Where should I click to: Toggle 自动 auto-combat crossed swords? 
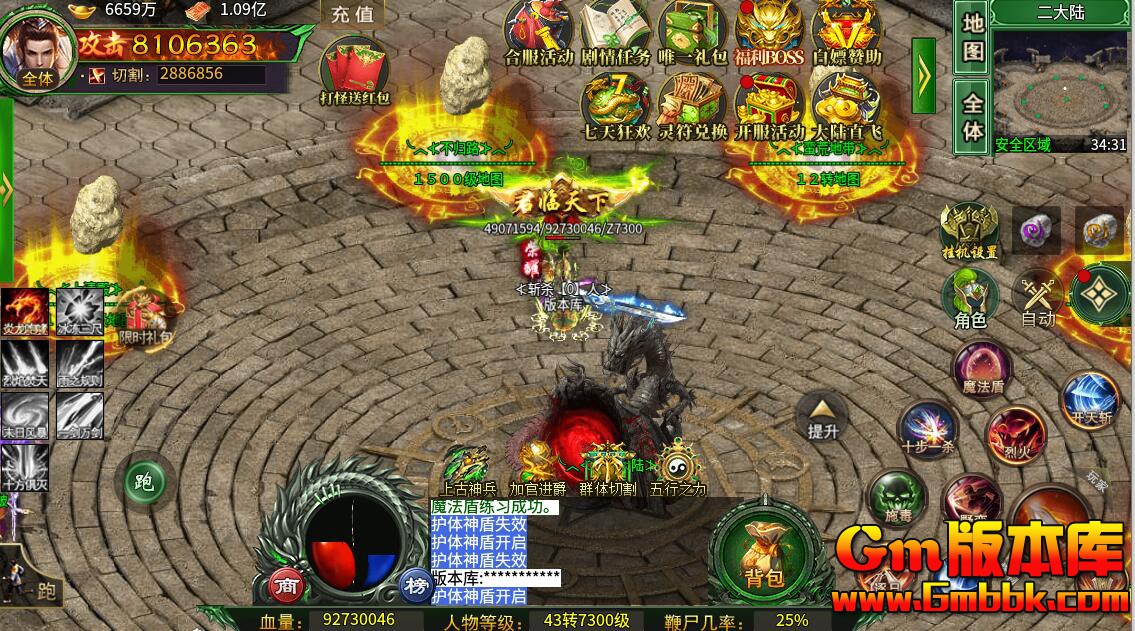(1038, 298)
